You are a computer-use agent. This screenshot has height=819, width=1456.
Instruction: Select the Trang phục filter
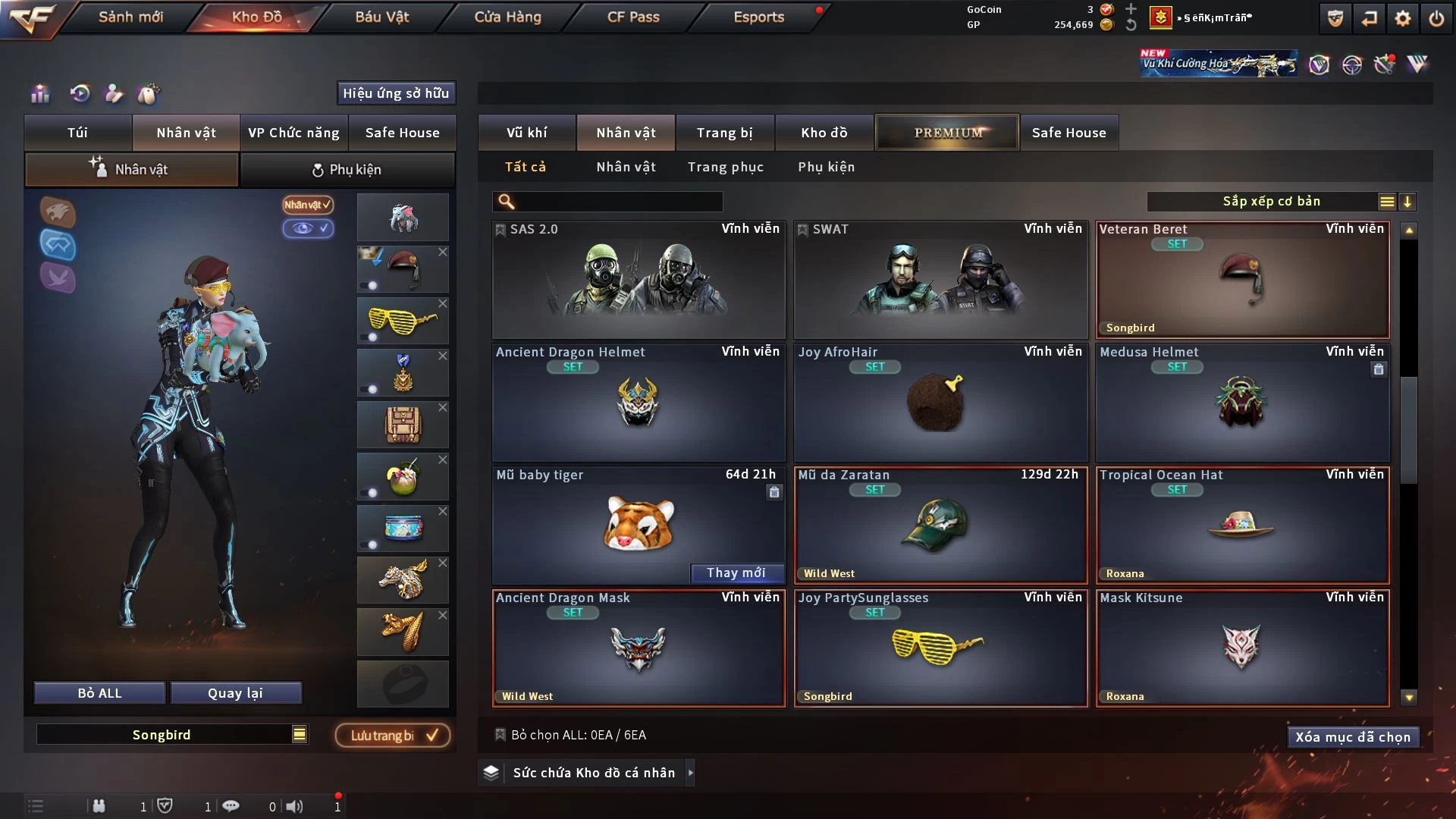click(725, 167)
